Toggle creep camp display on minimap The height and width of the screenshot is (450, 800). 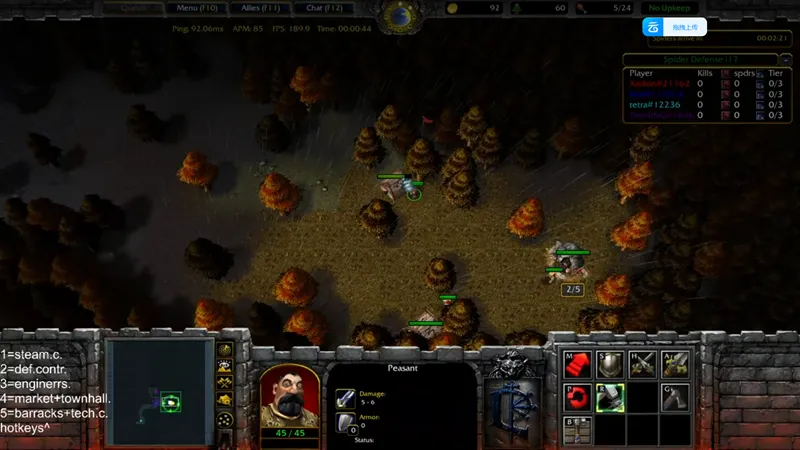[x=226, y=400]
